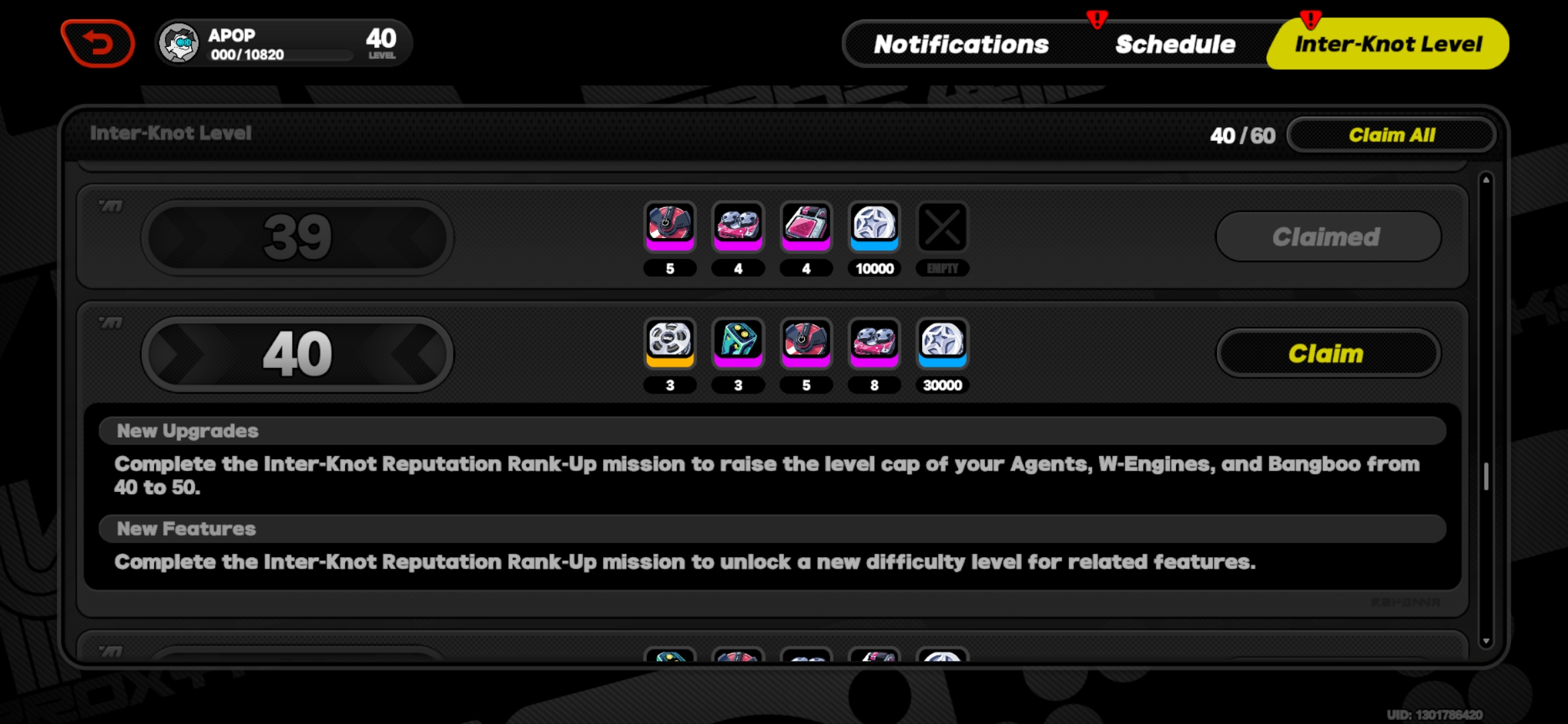Screen dimensions: 1568x724
Task: View the 30000 Dennies reward in level 40
Action: click(942, 344)
